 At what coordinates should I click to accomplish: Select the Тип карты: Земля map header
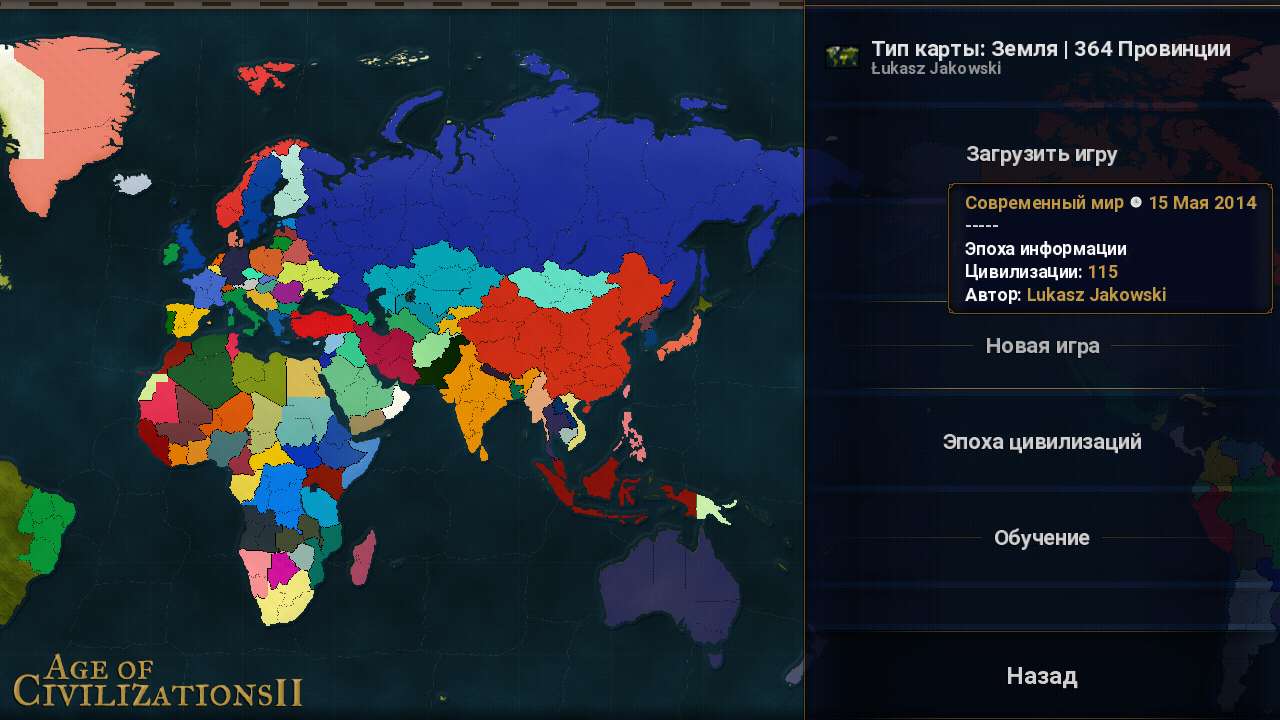click(1050, 50)
